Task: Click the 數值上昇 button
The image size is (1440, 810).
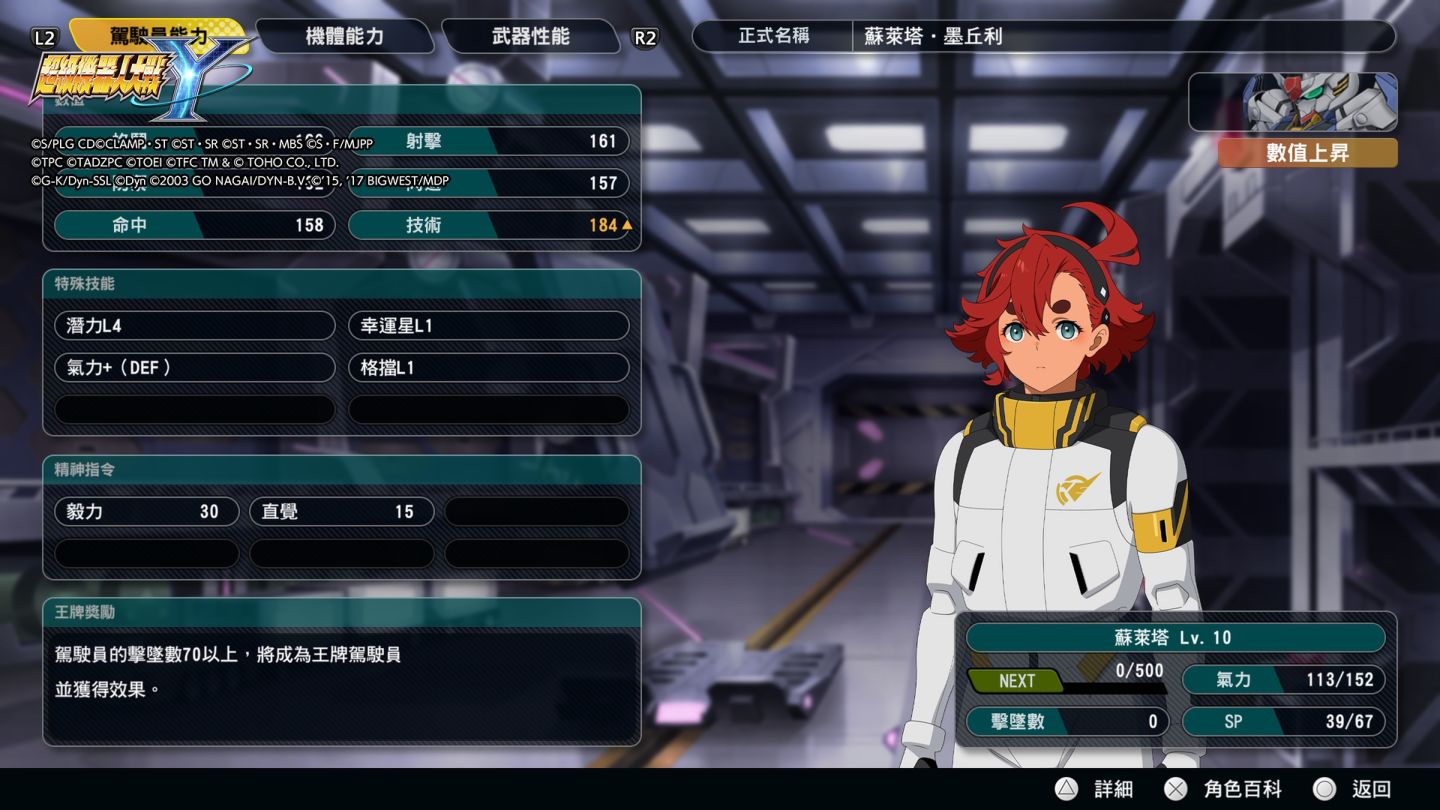Action: click(1307, 154)
